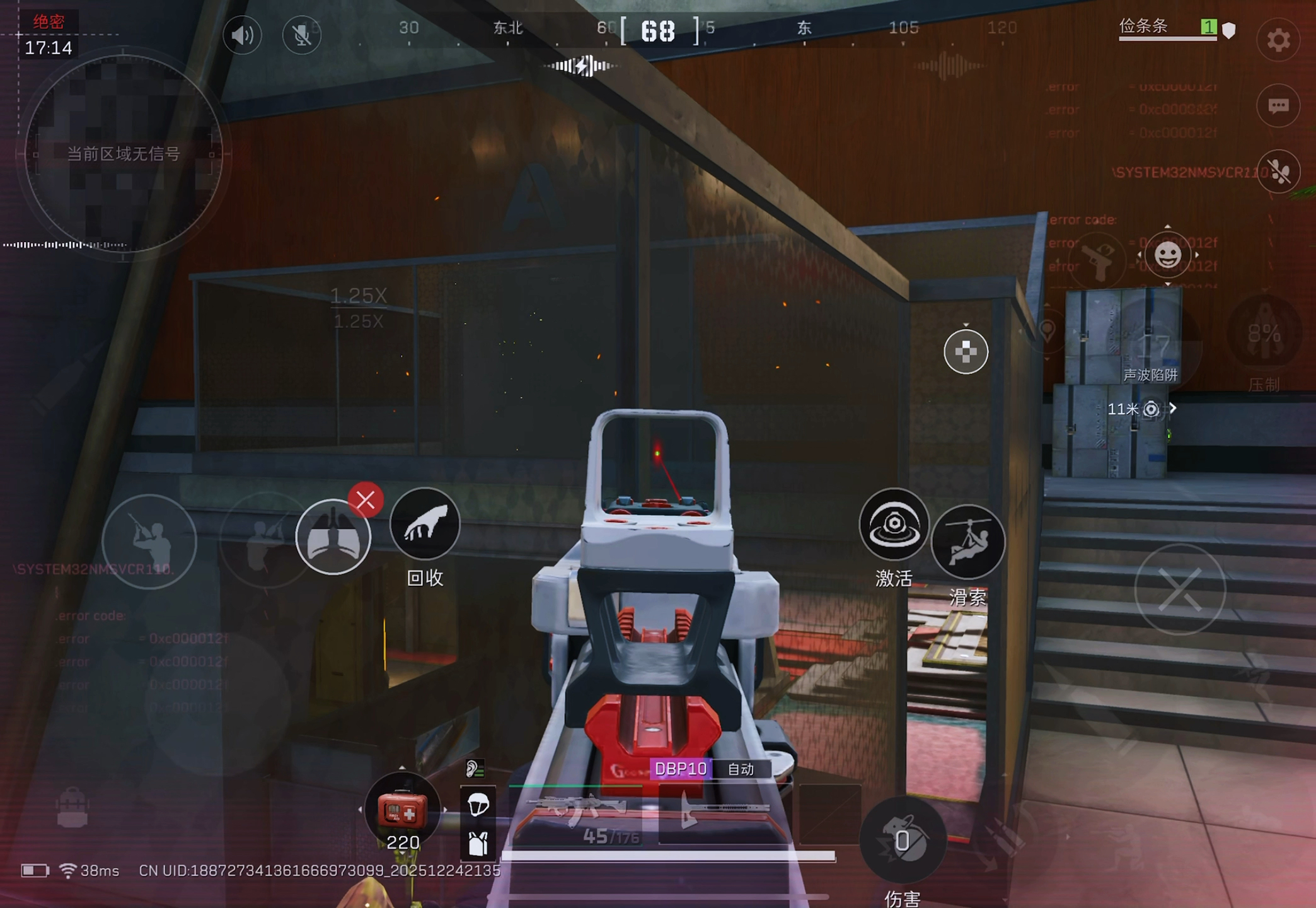1316x908 pixels.
Task: Use the 滑索 zipline button
Action: 967,542
